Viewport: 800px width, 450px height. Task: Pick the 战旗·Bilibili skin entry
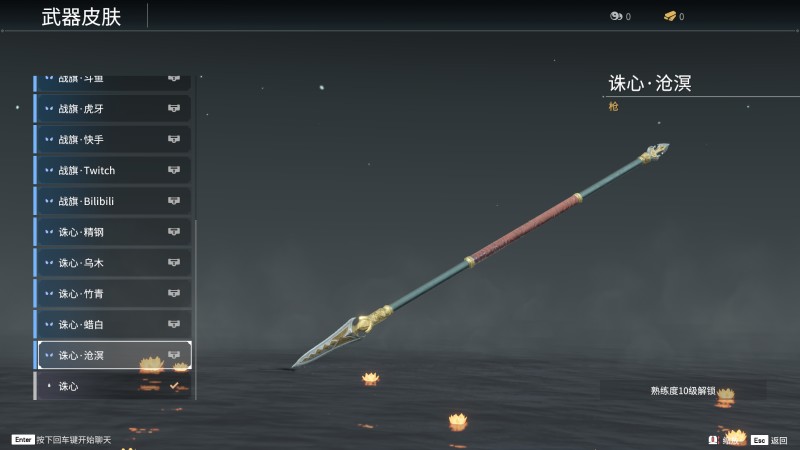tap(113, 201)
